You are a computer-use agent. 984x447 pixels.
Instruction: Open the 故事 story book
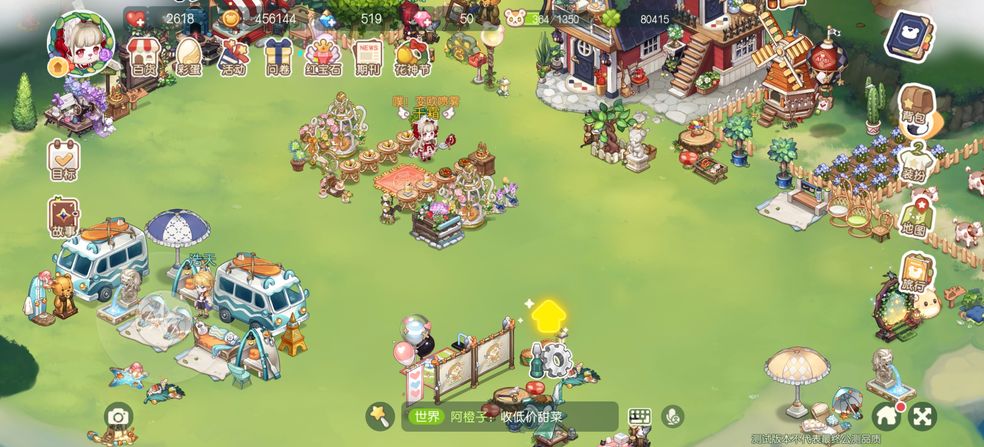pyautogui.click(x=63, y=219)
